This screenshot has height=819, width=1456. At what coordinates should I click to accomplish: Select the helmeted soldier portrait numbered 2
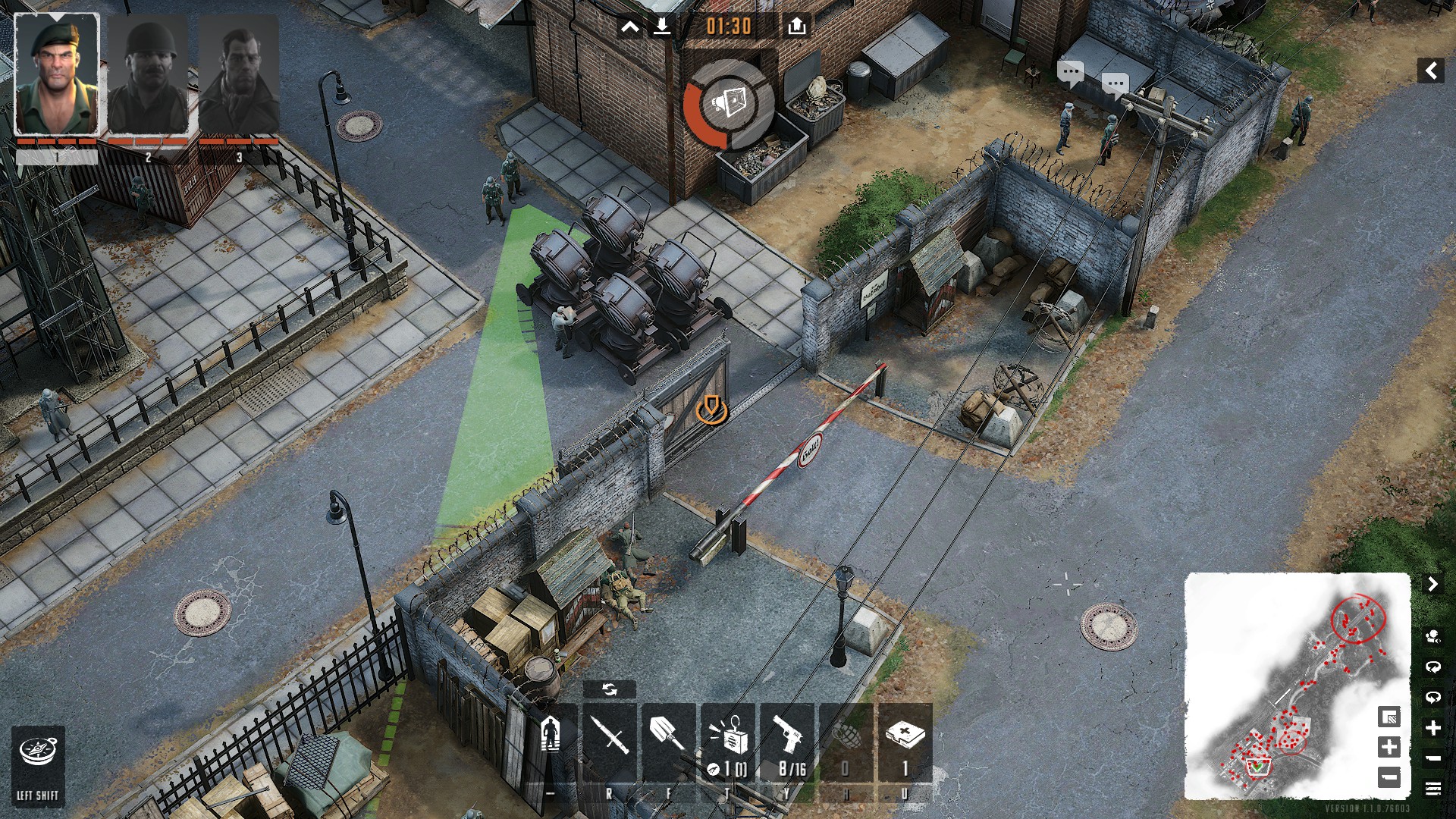148,76
